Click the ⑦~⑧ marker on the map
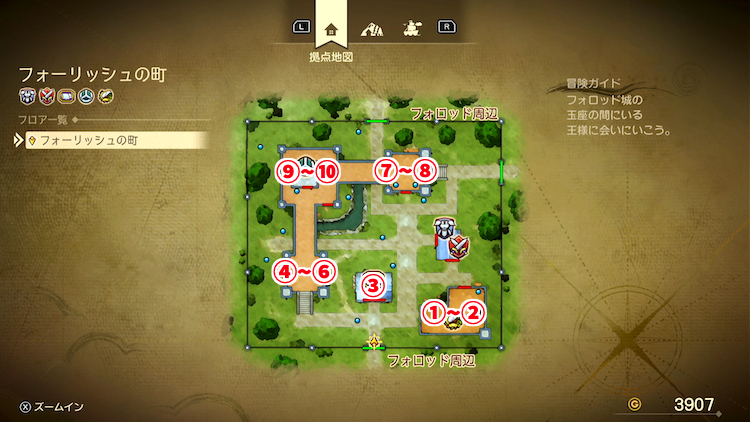 [407, 171]
